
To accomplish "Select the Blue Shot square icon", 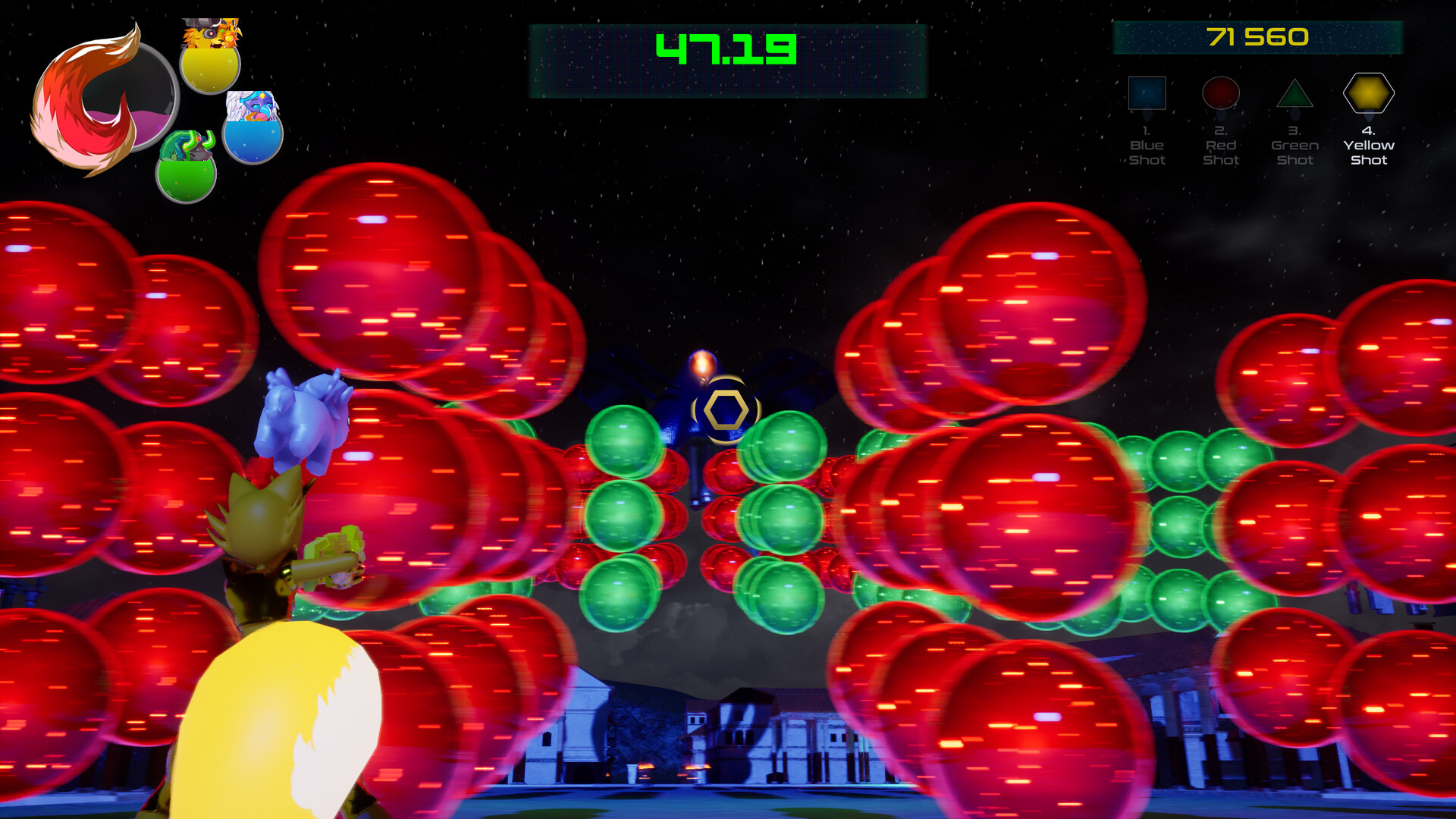I will tap(1147, 93).
